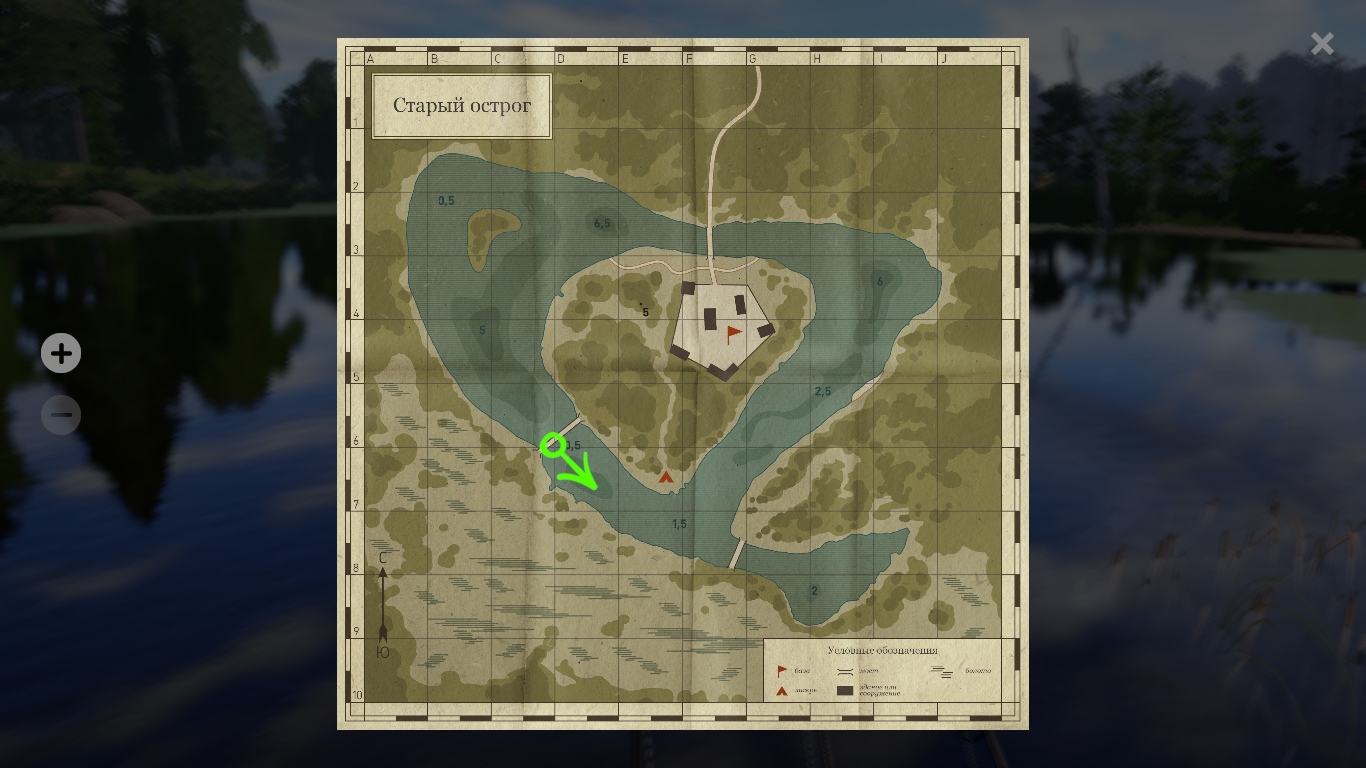The image size is (1366, 768).
Task: Close the map with the X button
Action: tap(1322, 44)
